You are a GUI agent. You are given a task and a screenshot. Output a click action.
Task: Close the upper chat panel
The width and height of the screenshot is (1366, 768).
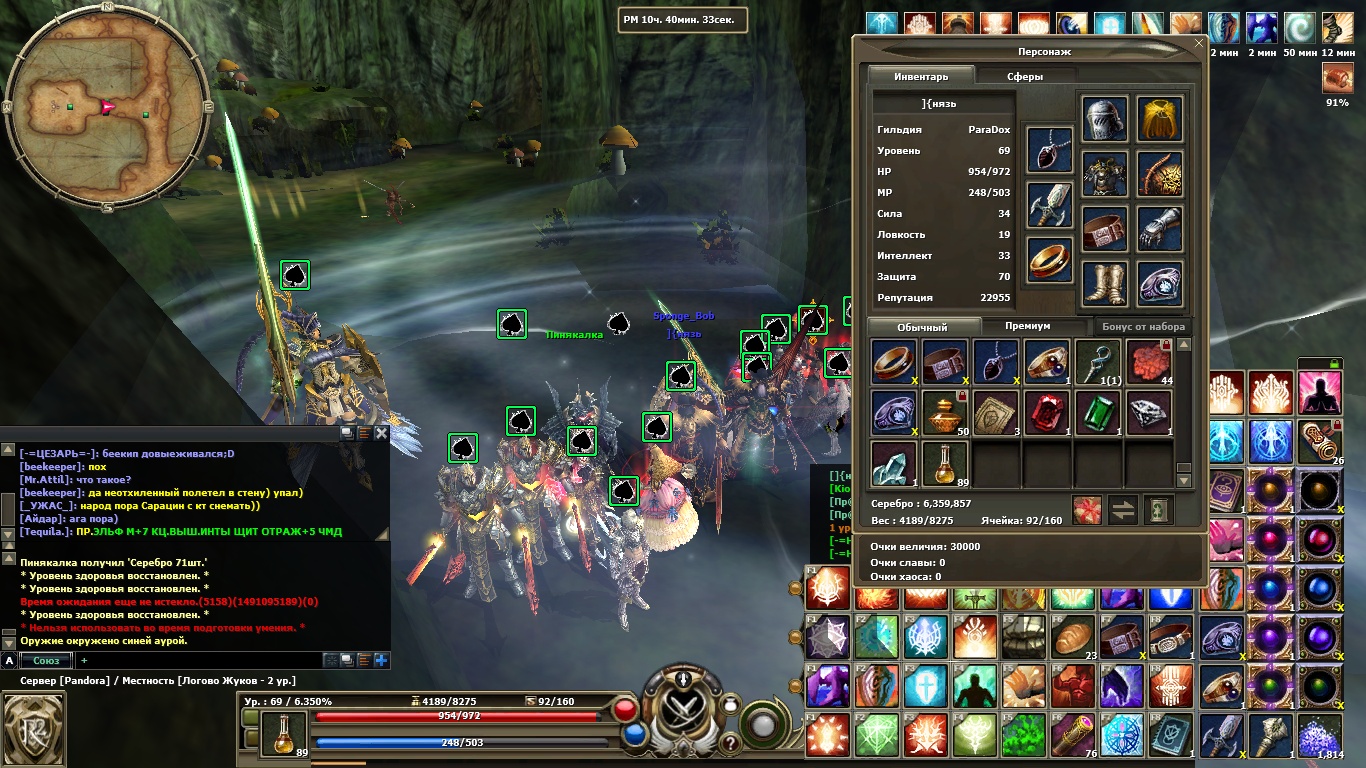click(380, 433)
